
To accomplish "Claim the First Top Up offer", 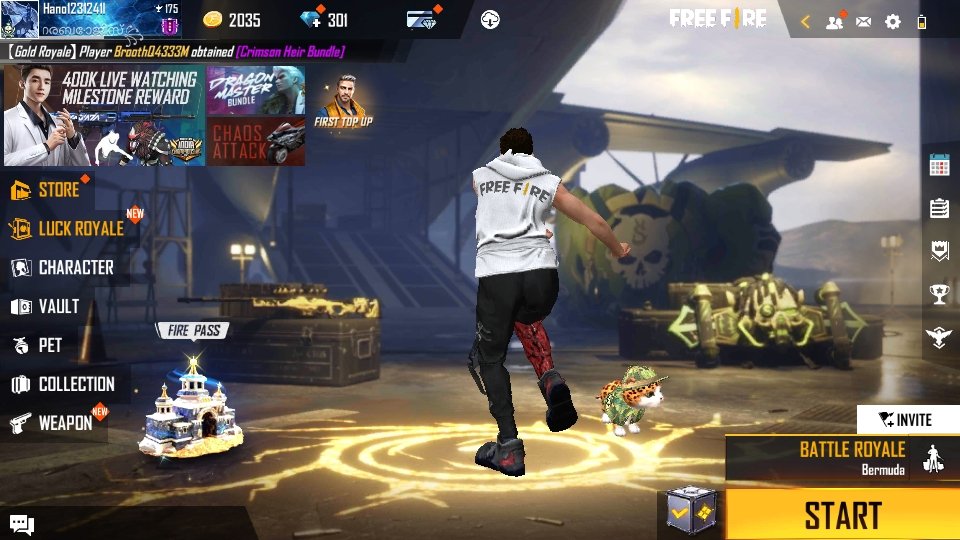I will pyautogui.click(x=343, y=100).
